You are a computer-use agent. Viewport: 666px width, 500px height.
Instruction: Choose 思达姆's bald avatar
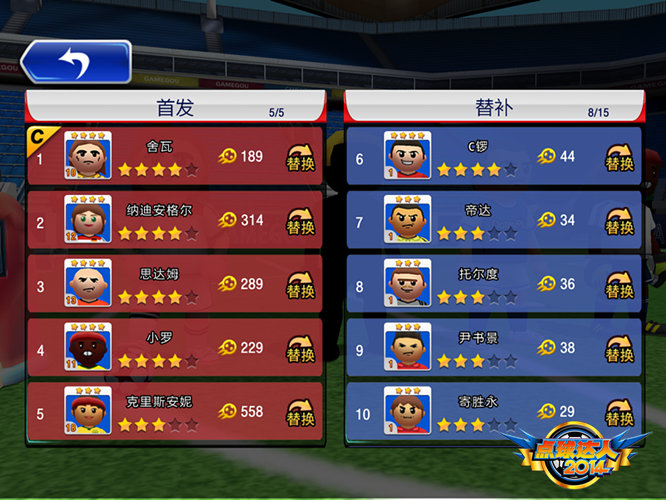87,284
